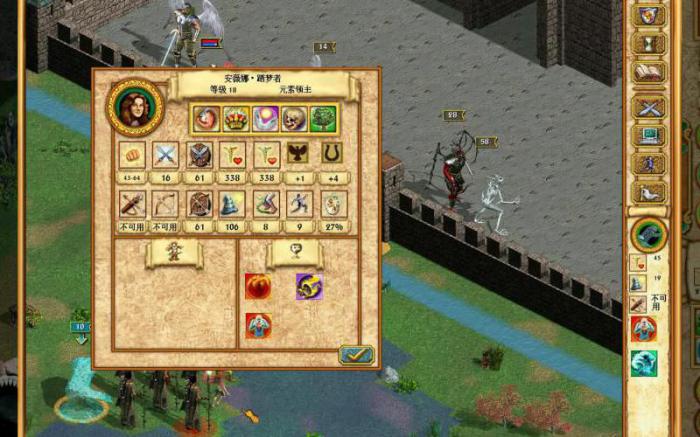This screenshot has width=700, height=437.
Task: Click the crossed swords attack stat icon
Action: [165, 154]
